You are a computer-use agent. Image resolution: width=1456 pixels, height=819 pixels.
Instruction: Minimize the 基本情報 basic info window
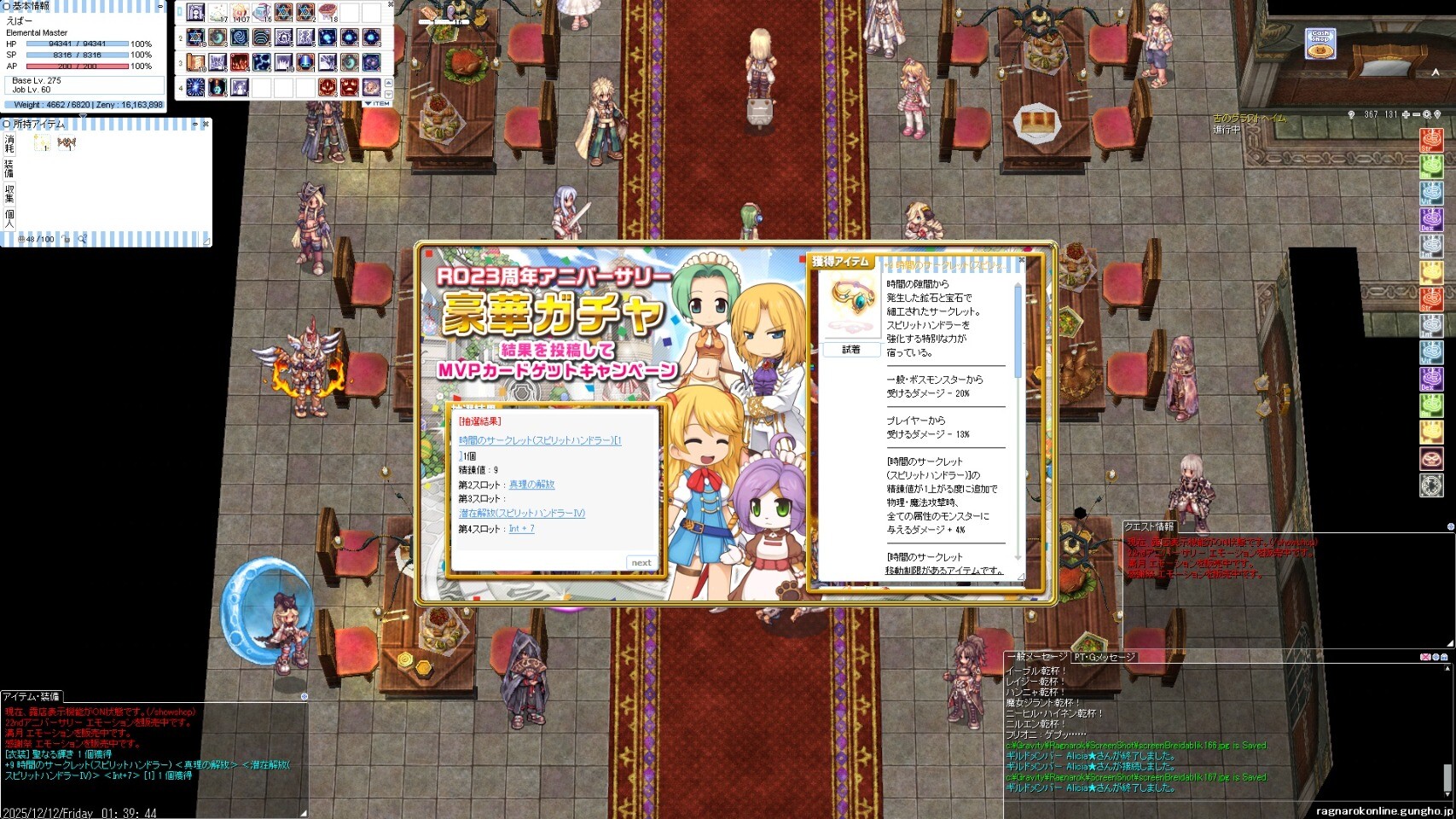pyautogui.click(x=160, y=6)
